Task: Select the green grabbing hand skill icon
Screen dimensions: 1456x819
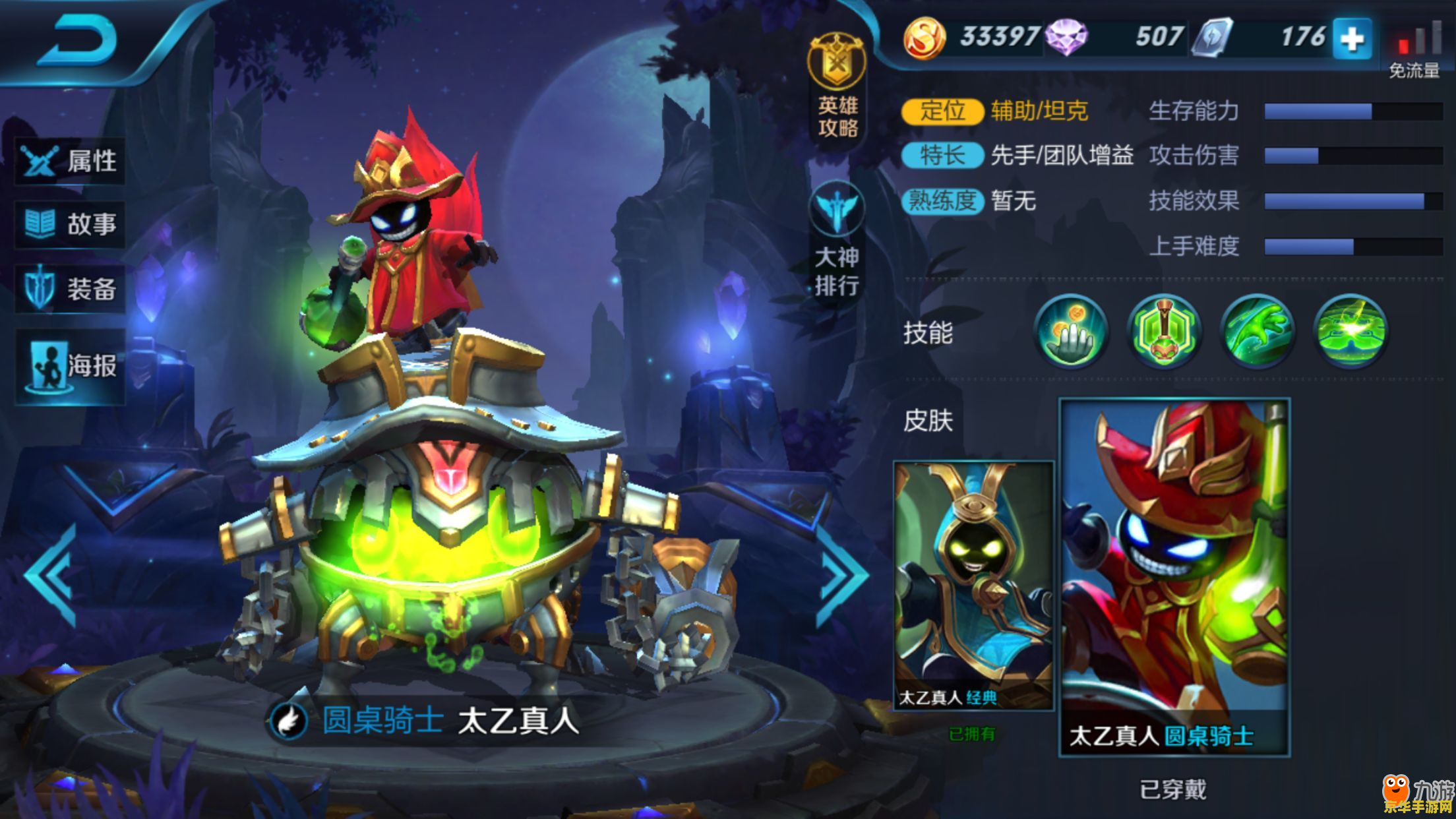Action: point(1257,331)
